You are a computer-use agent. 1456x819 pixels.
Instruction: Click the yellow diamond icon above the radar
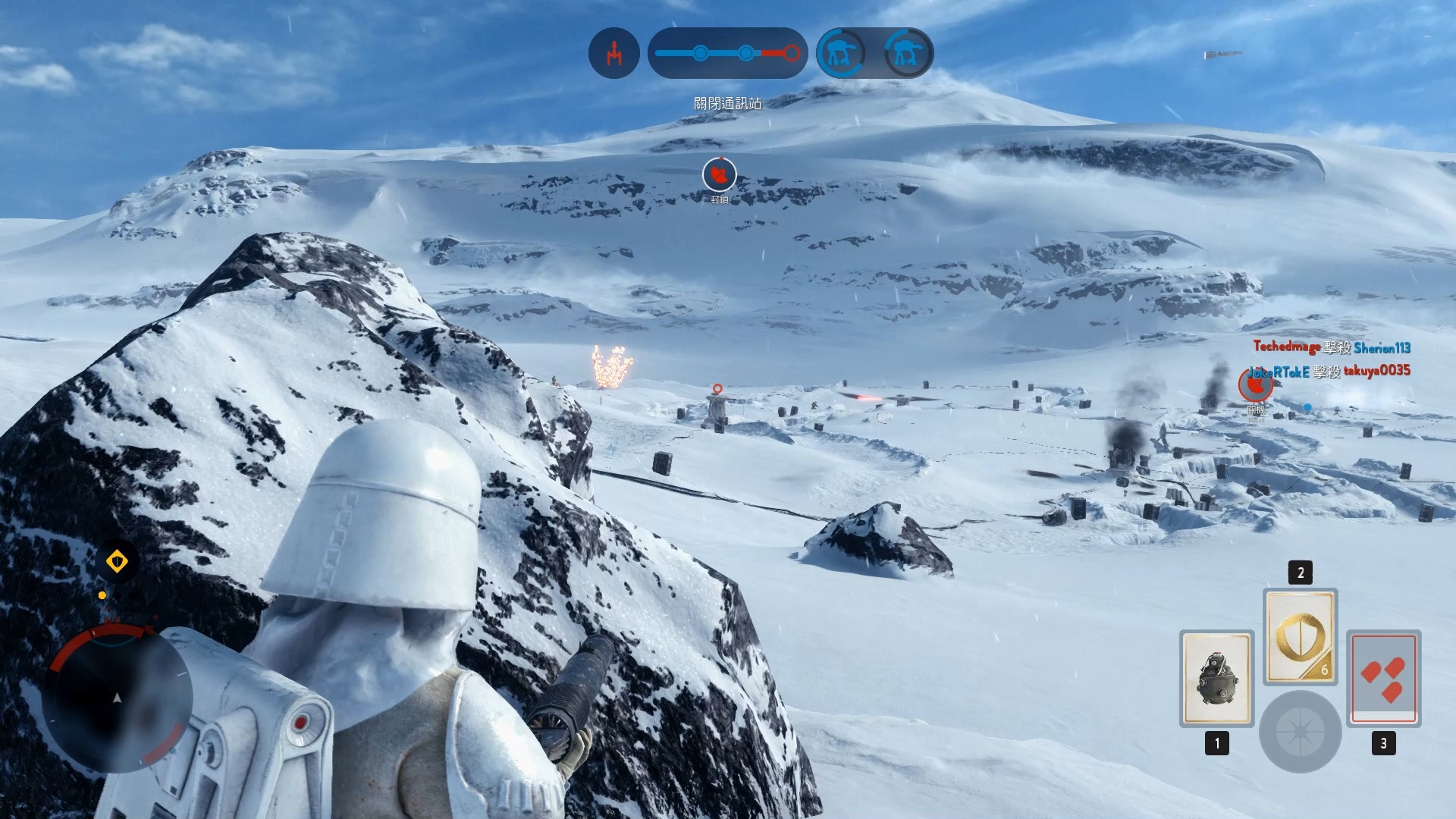117,562
